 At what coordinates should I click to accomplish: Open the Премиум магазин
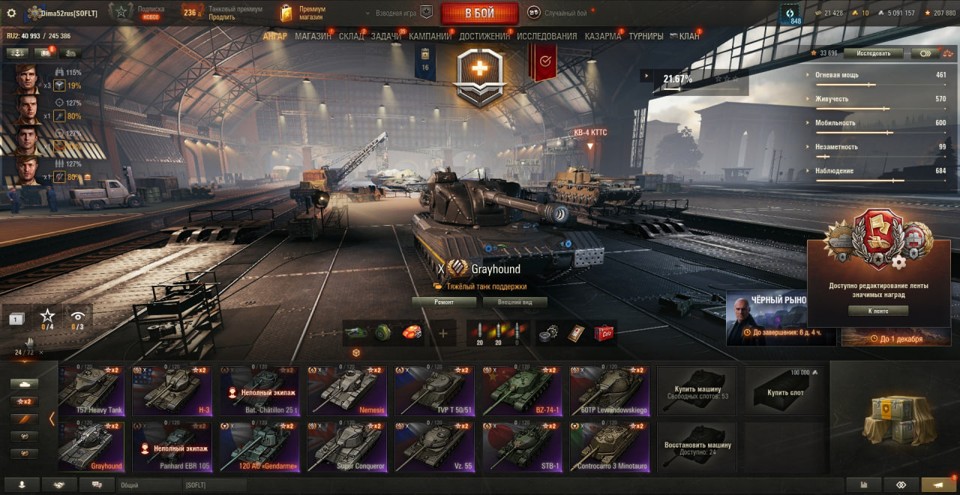pos(304,13)
